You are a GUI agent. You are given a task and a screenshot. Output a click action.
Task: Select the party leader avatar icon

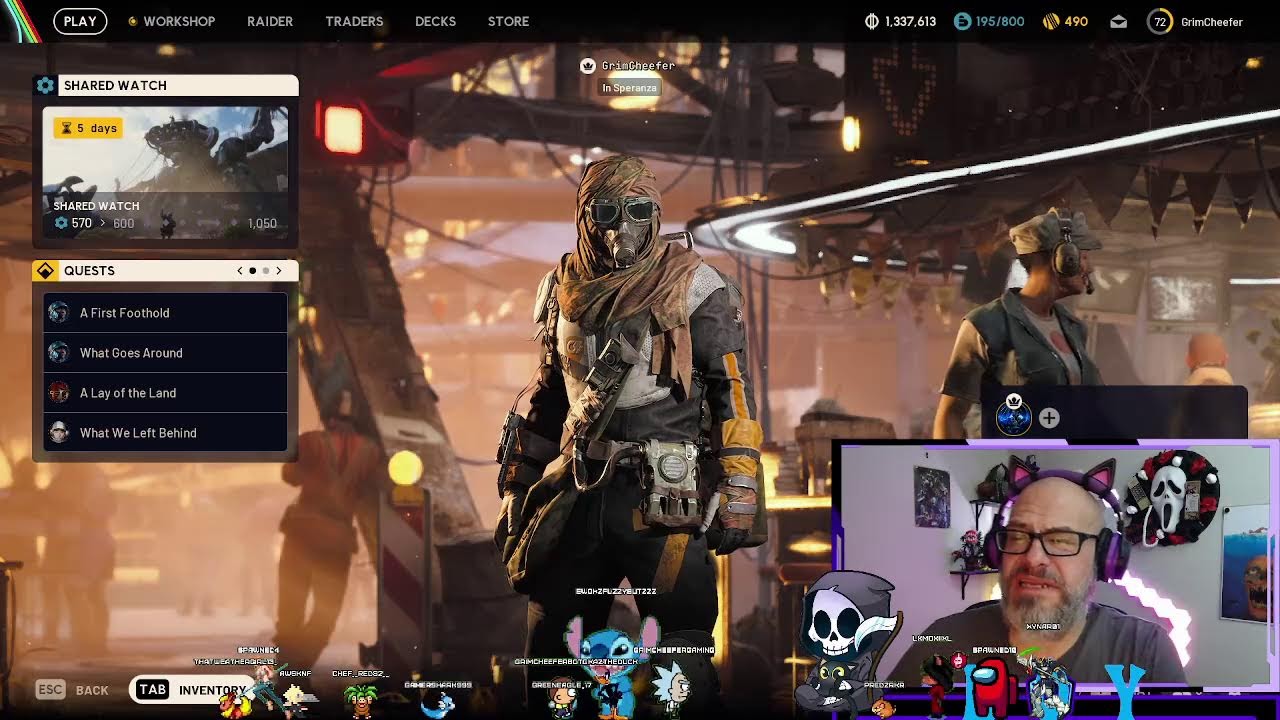pyautogui.click(x=1014, y=418)
